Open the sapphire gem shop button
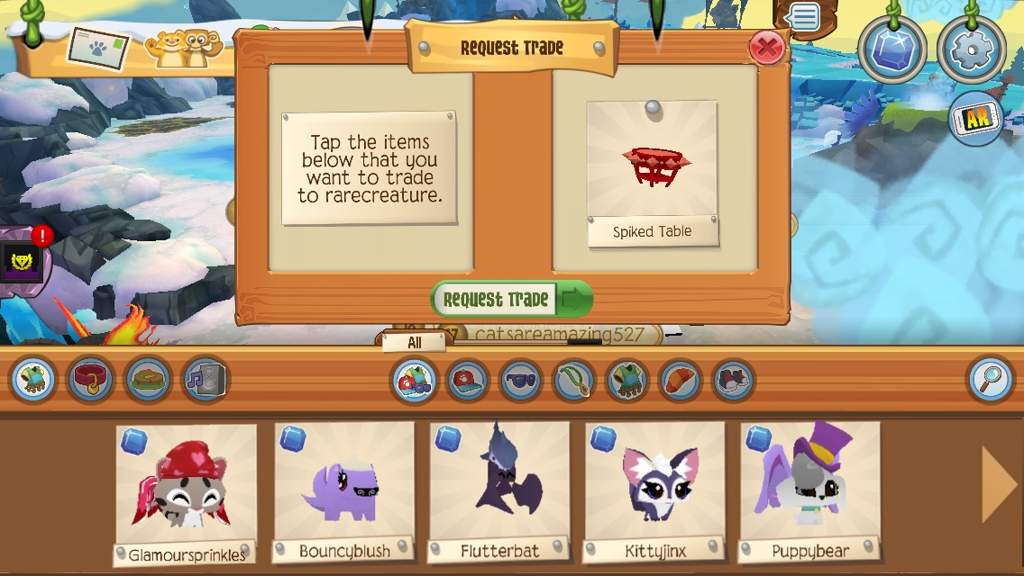 coord(892,49)
